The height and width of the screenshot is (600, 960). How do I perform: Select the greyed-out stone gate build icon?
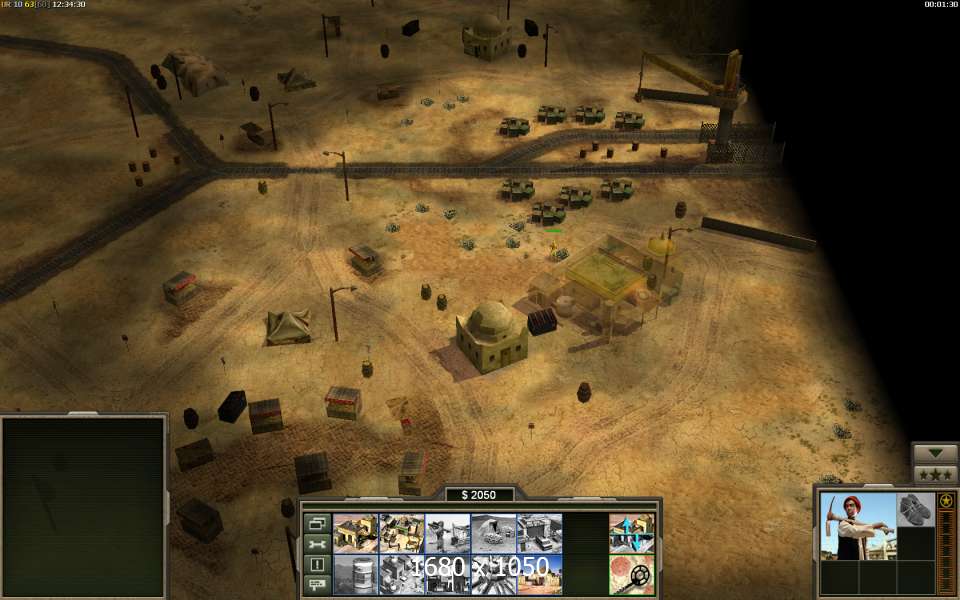pyautogui.click(x=539, y=533)
